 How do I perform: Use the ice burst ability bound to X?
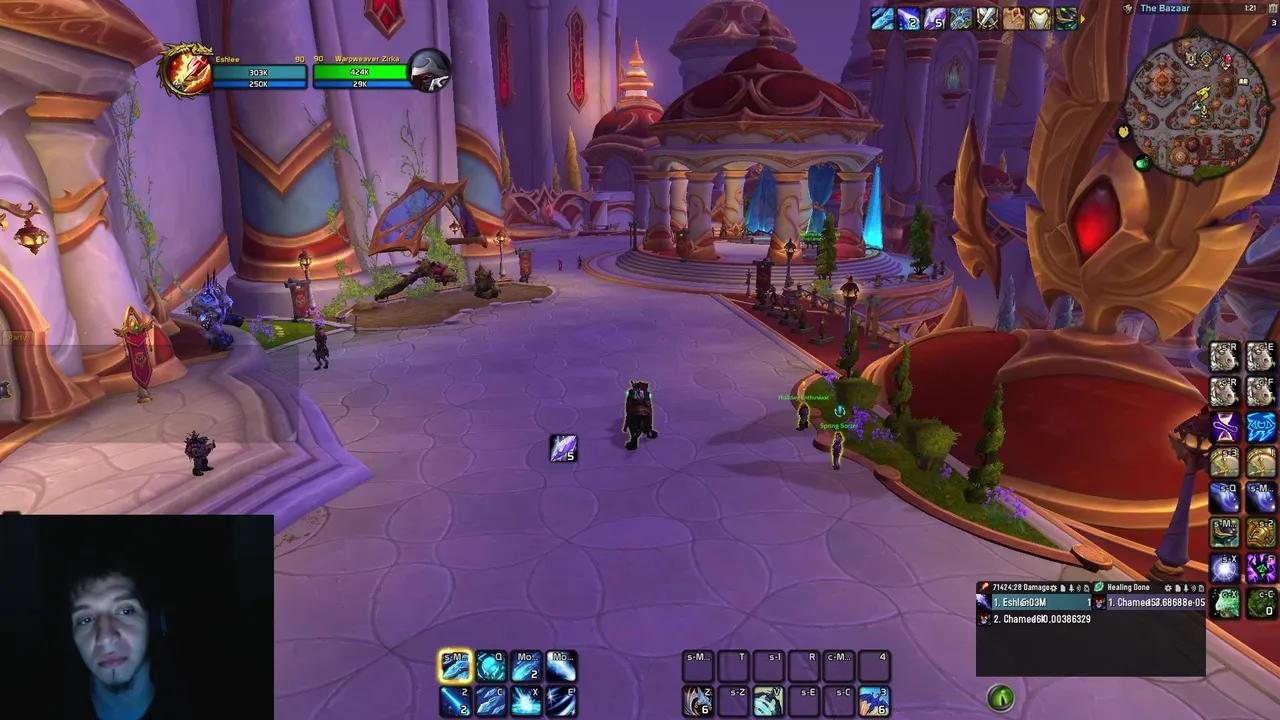click(526, 701)
